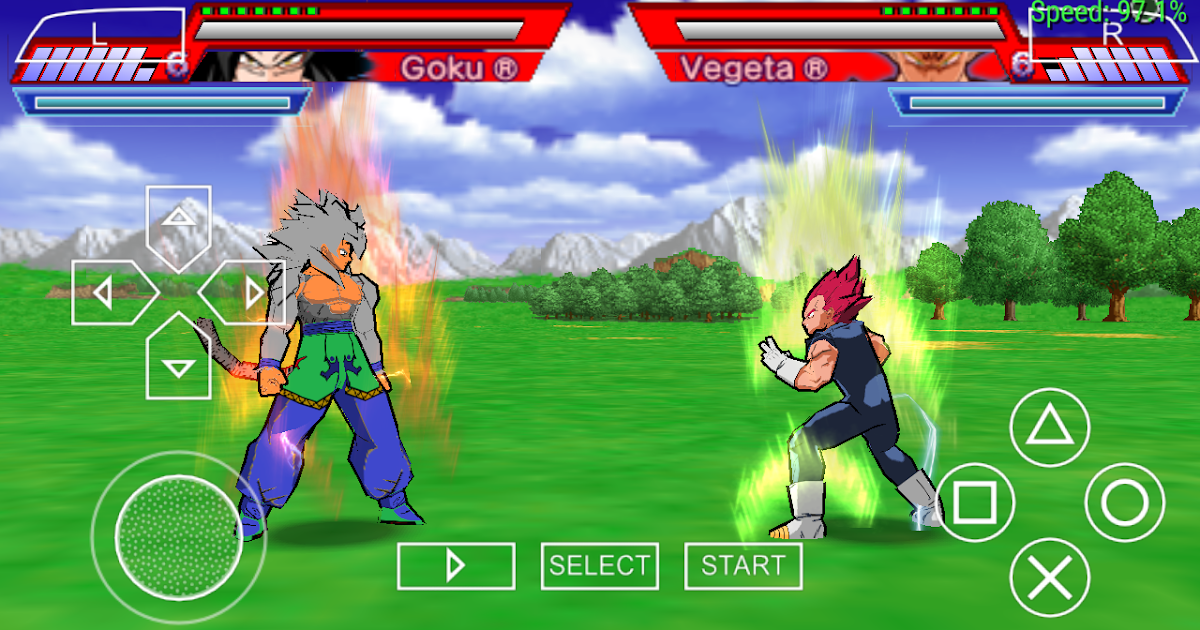Click the SELECT button
Screen dimensions: 1200x630
[x=599, y=566]
